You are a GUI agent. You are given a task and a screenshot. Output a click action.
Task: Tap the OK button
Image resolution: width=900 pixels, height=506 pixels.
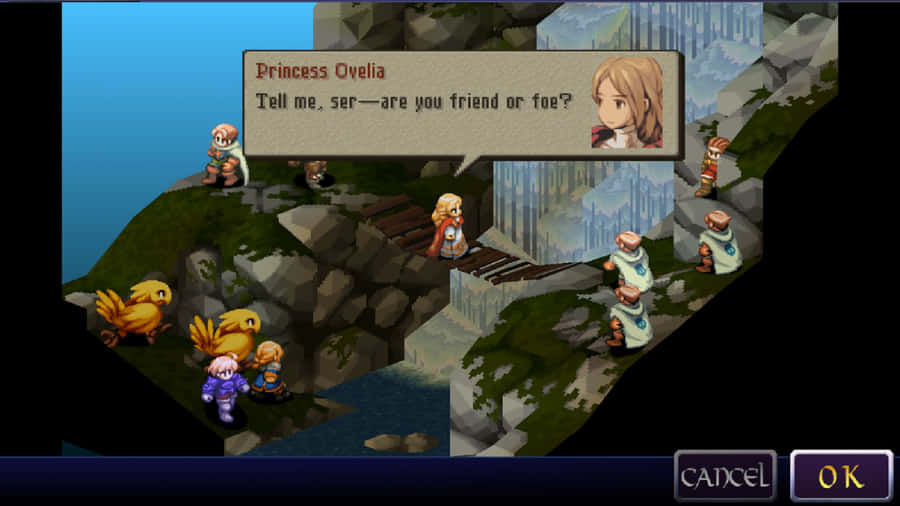[841, 475]
